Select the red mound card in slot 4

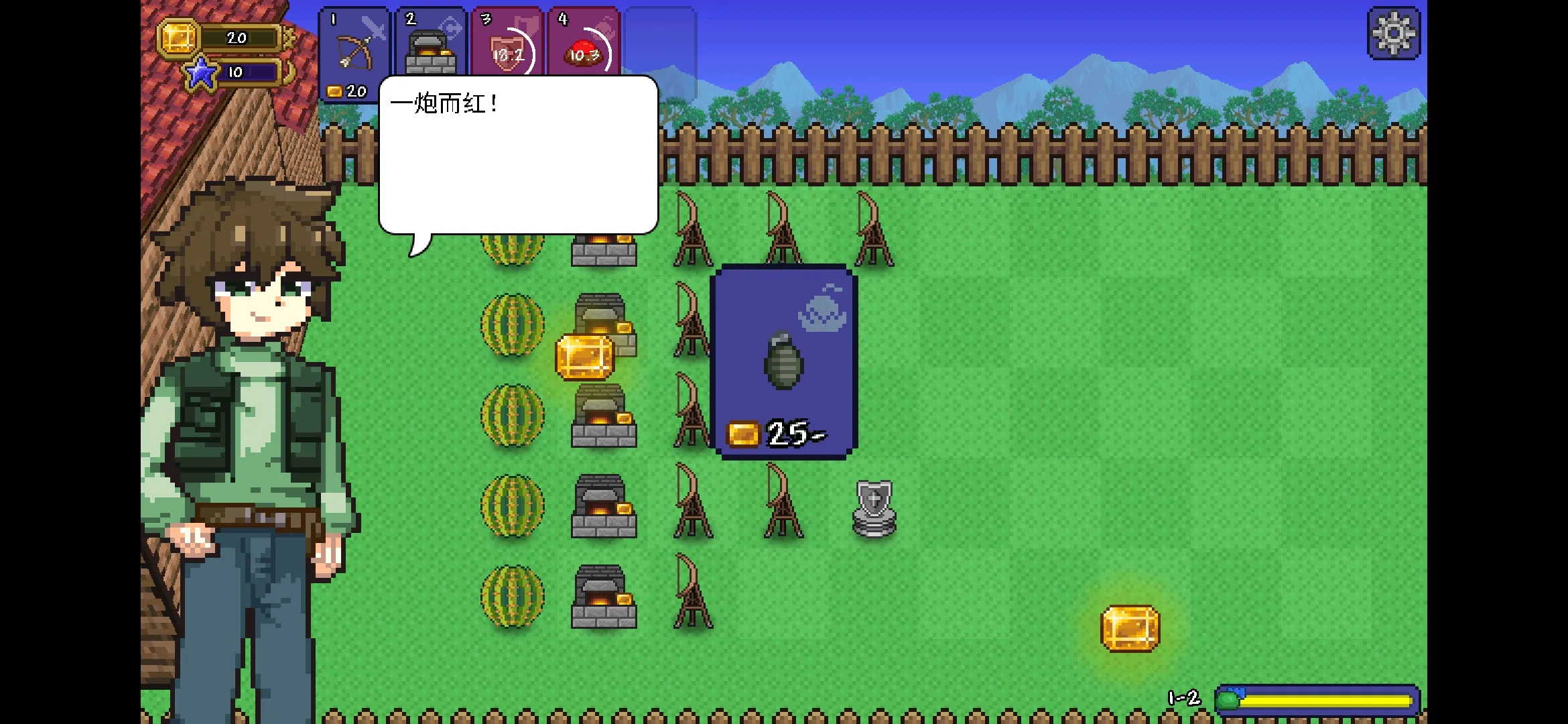[x=584, y=42]
